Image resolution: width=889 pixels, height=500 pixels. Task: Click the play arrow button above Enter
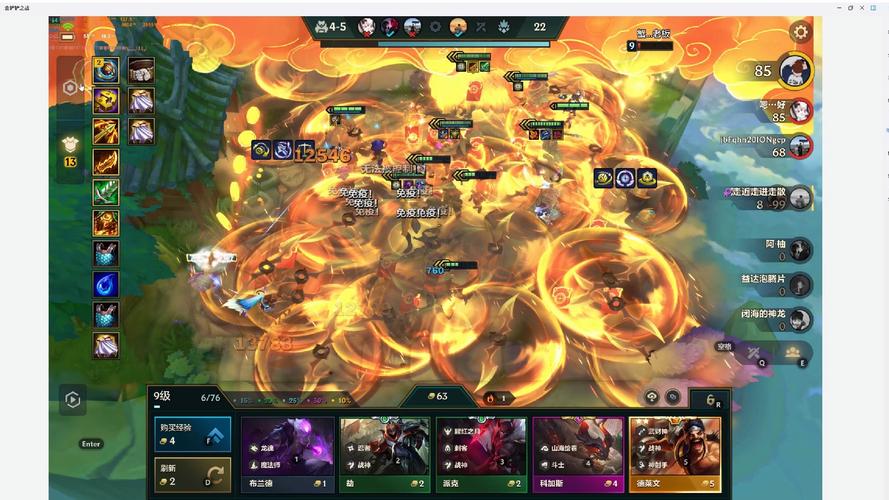click(72, 400)
